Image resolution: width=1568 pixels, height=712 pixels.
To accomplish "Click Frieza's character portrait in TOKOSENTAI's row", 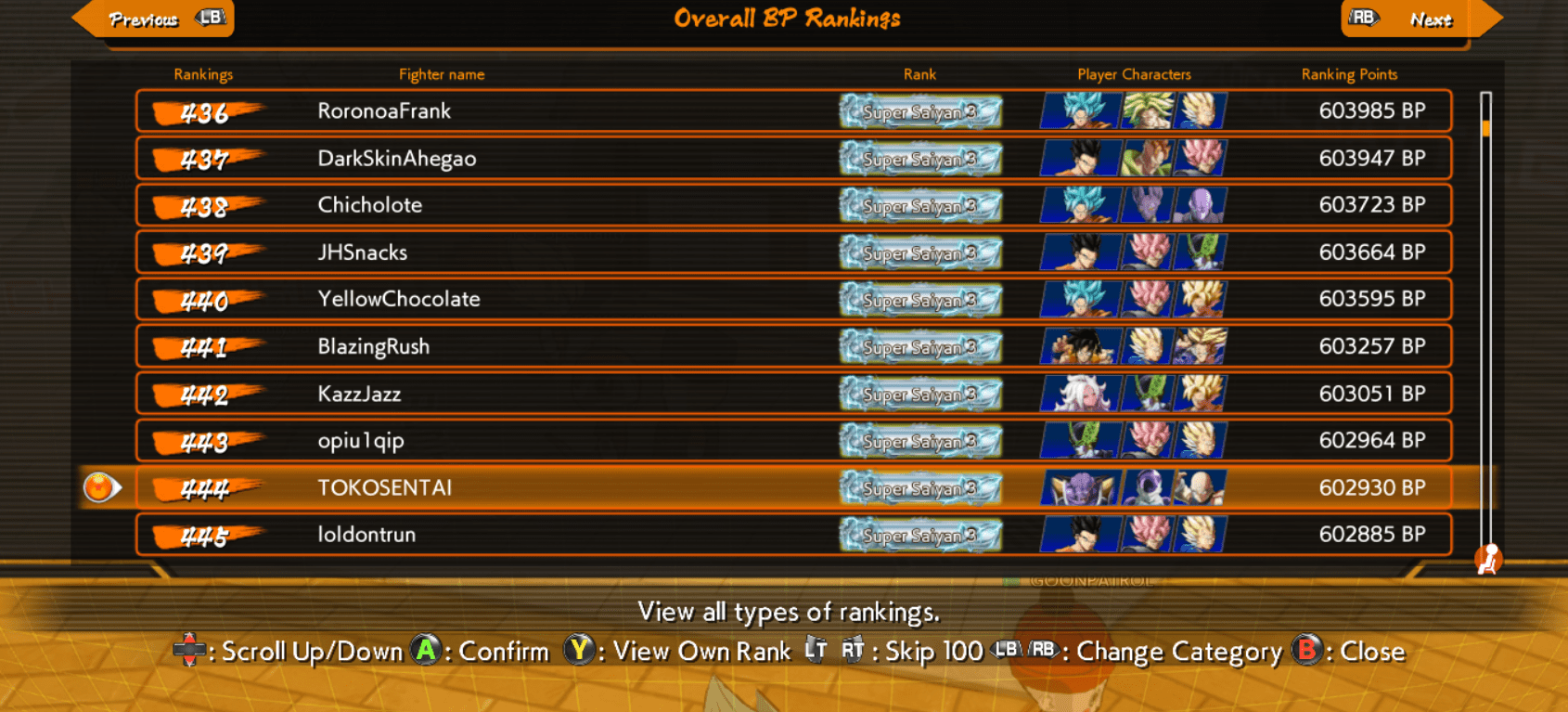I will pos(1149,487).
